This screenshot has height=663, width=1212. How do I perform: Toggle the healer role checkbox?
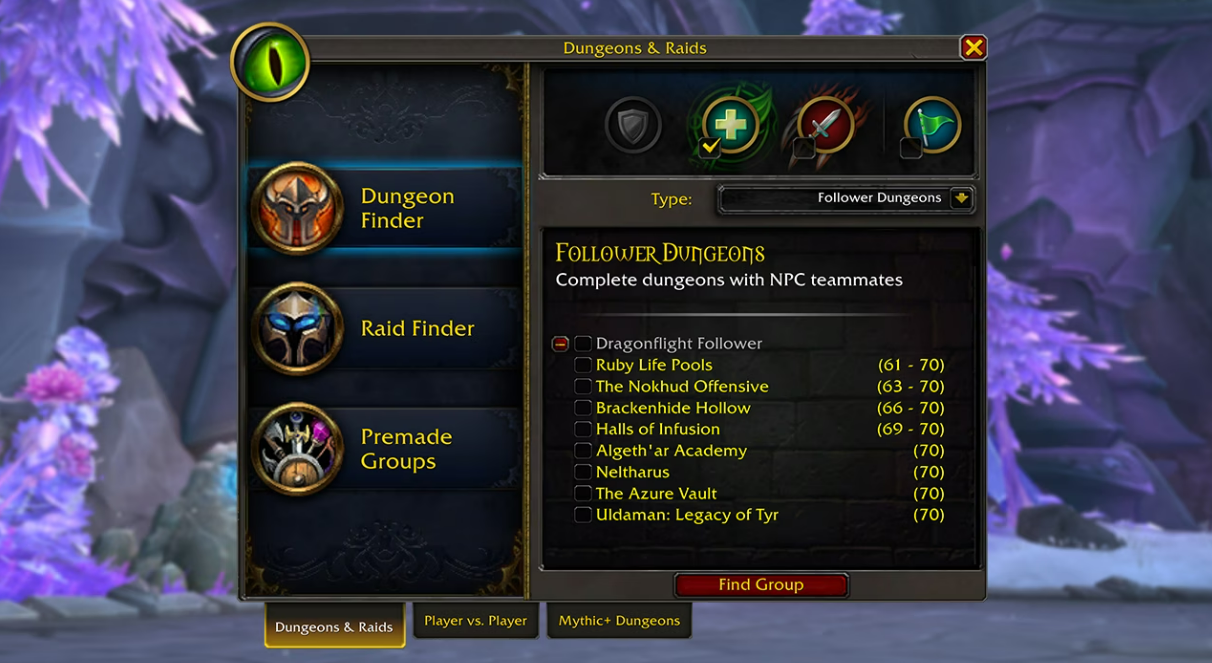710,148
